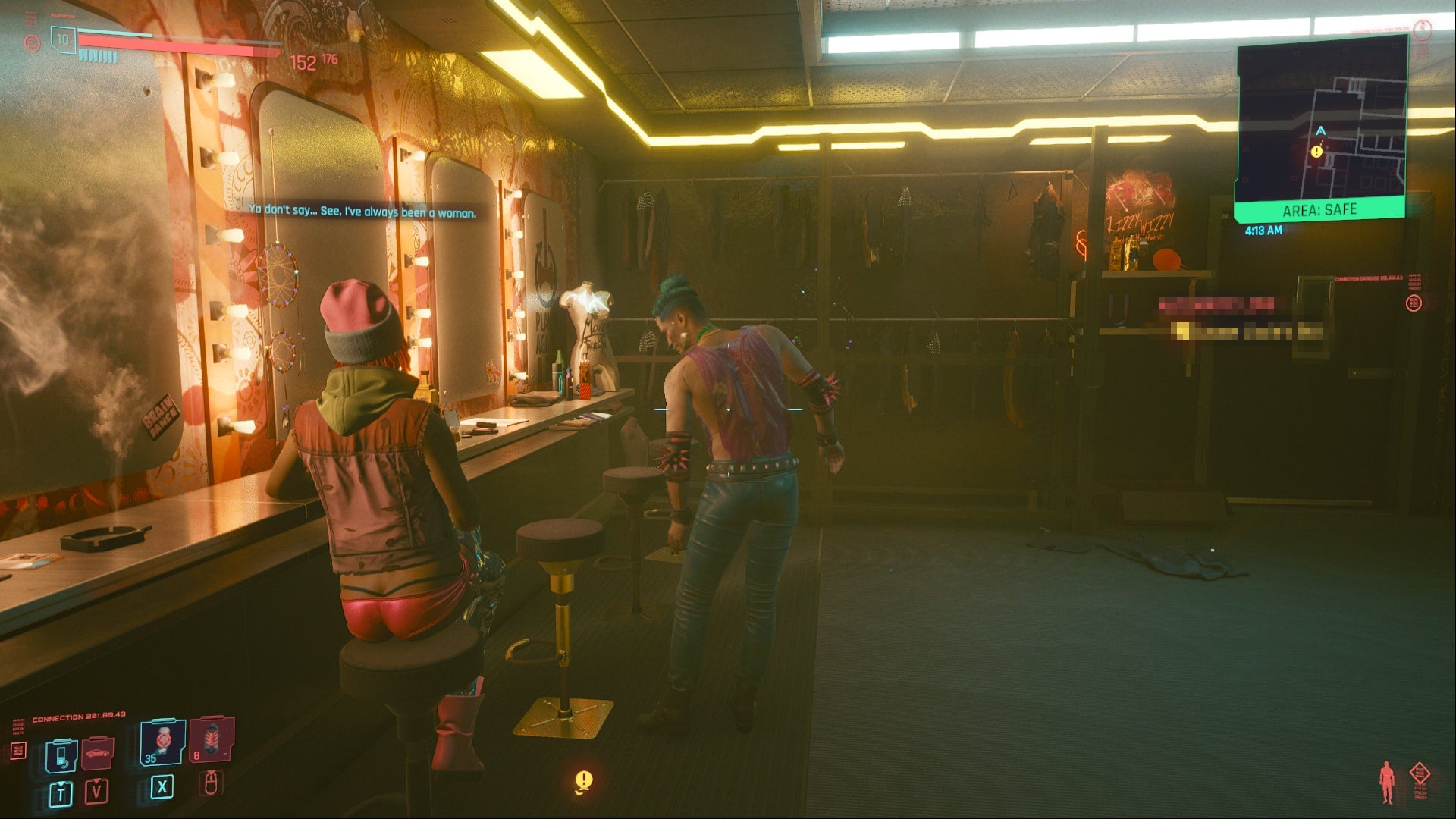The width and height of the screenshot is (1456, 819).
Task: Click the exclamation quest indicator at bottom center
Action: point(584,777)
